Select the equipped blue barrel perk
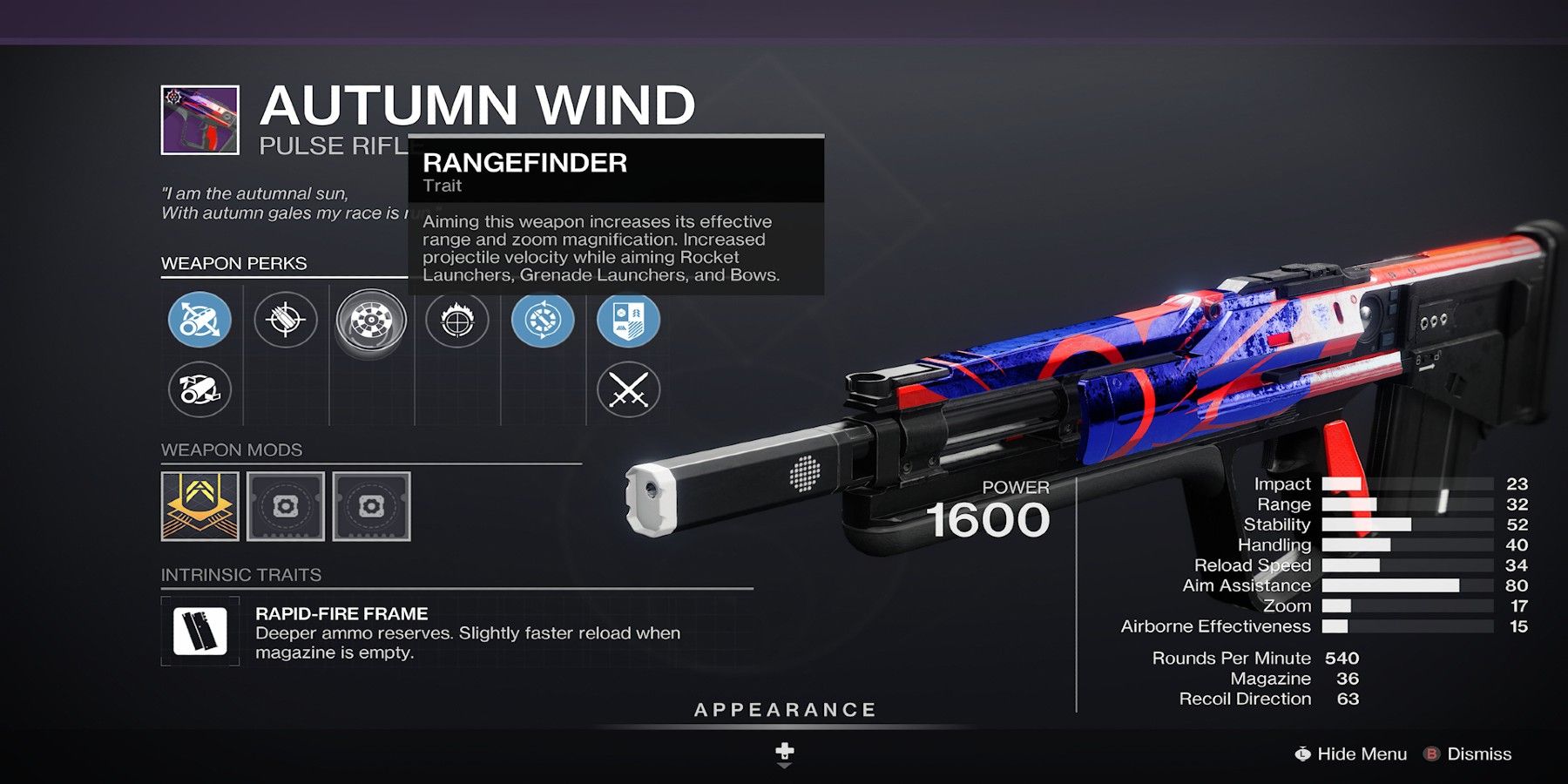 [x=199, y=321]
